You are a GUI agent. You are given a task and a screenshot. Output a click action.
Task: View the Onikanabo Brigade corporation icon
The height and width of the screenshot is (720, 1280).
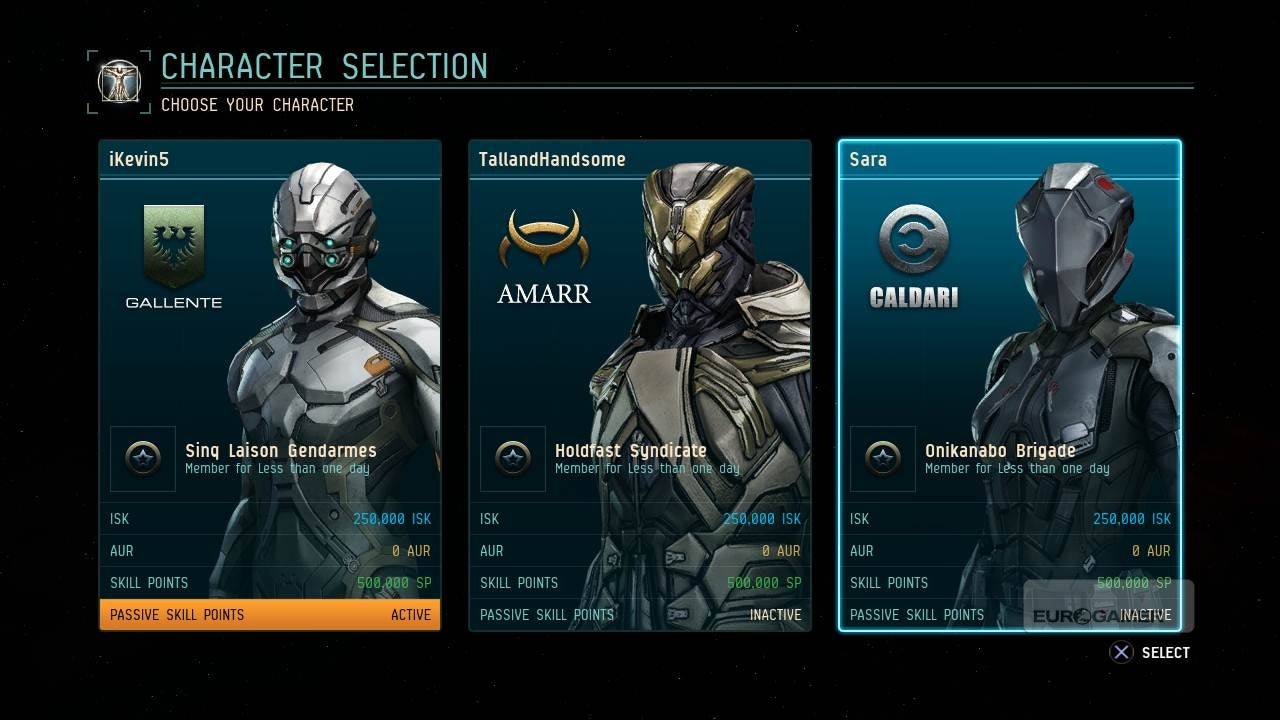click(883, 459)
